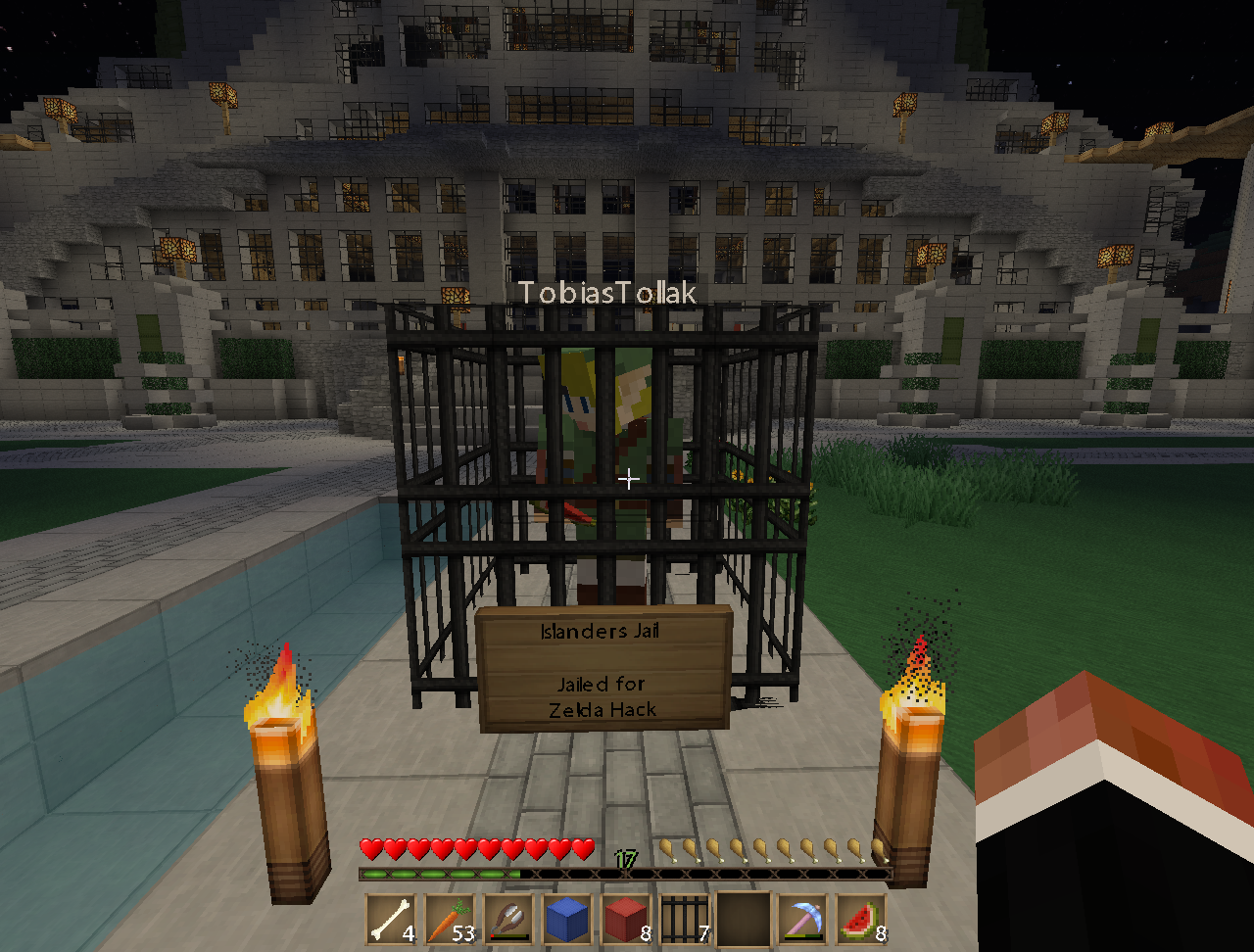Choose the shears in the hotbar
This screenshot has height=952, width=1254.
coord(508,919)
